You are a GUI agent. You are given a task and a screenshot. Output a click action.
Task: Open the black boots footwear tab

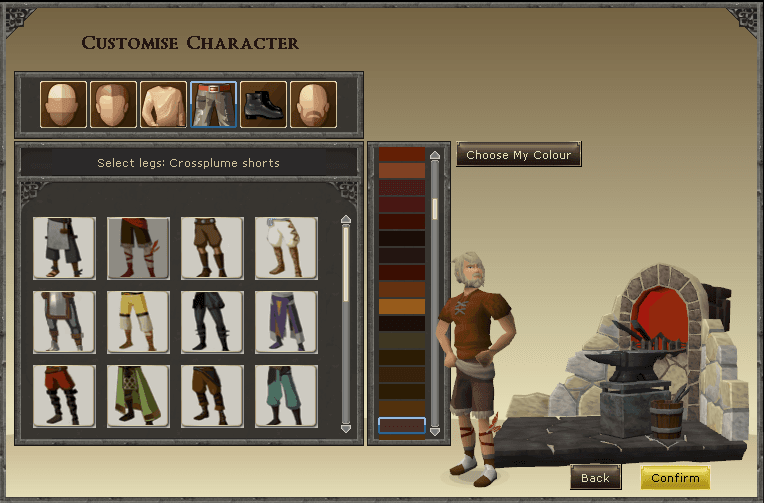[x=263, y=105]
